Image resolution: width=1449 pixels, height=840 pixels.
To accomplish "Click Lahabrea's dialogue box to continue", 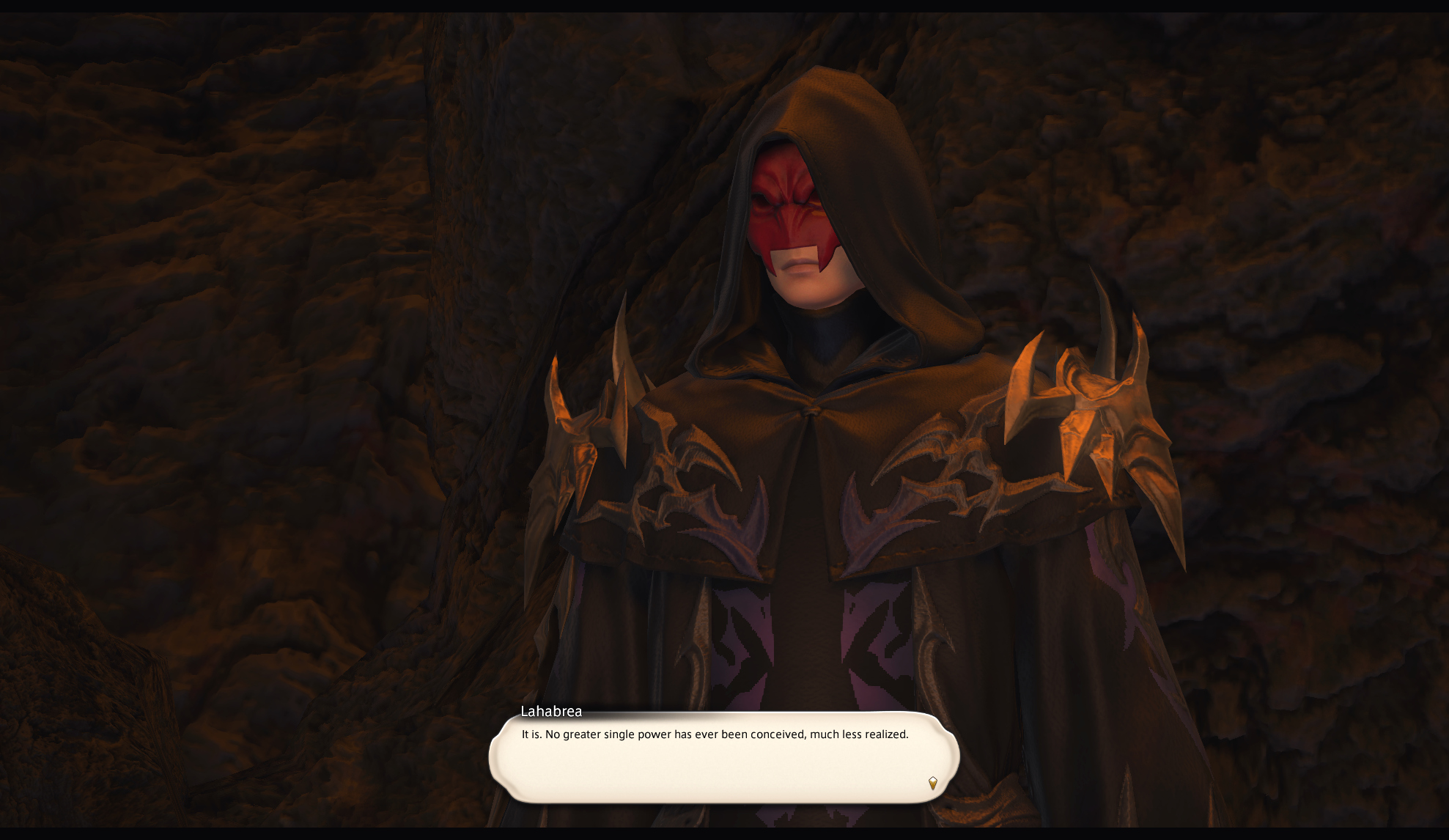I will pos(723,758).
